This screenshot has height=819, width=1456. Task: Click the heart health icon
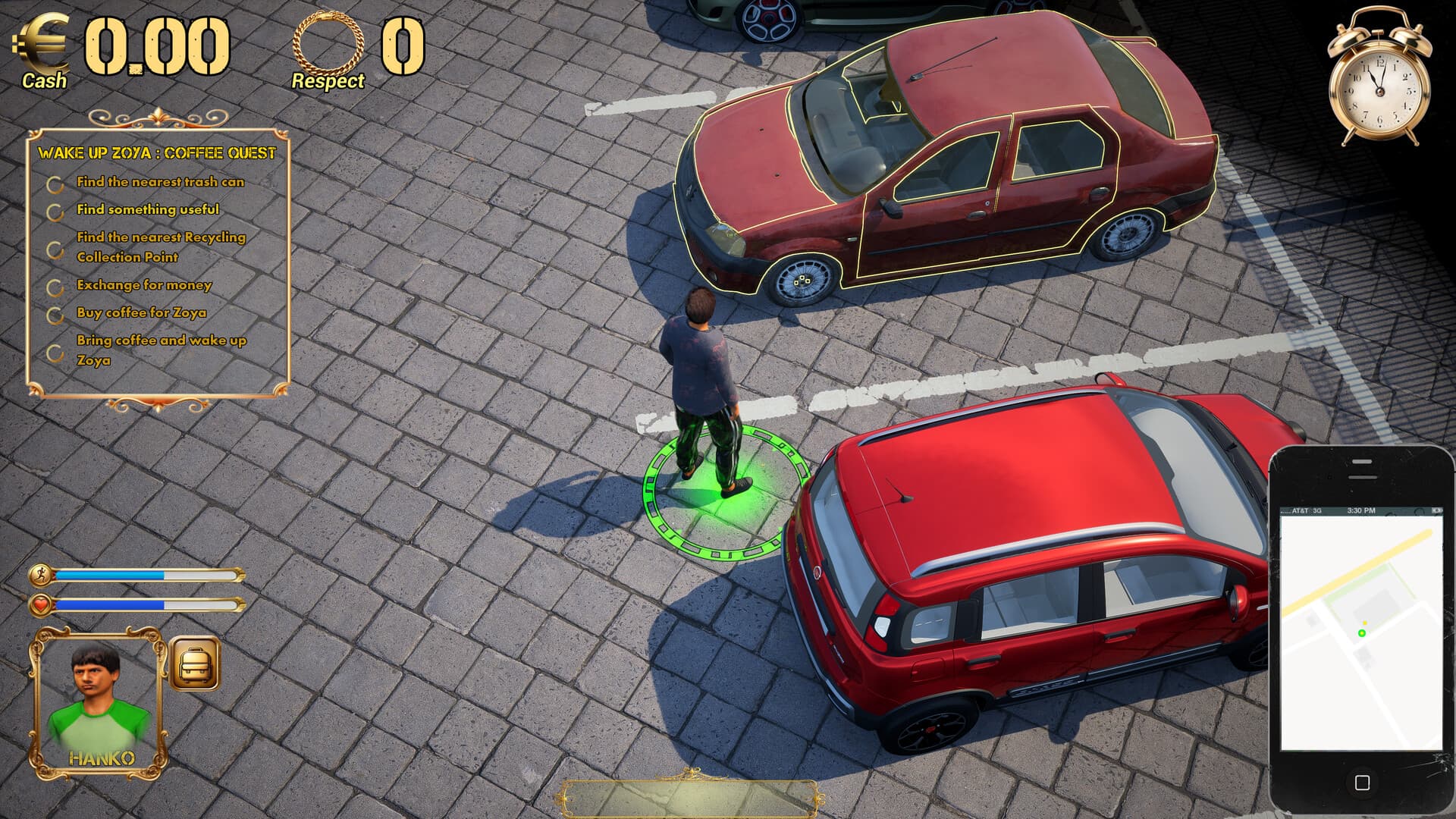(x=43, y=605)
